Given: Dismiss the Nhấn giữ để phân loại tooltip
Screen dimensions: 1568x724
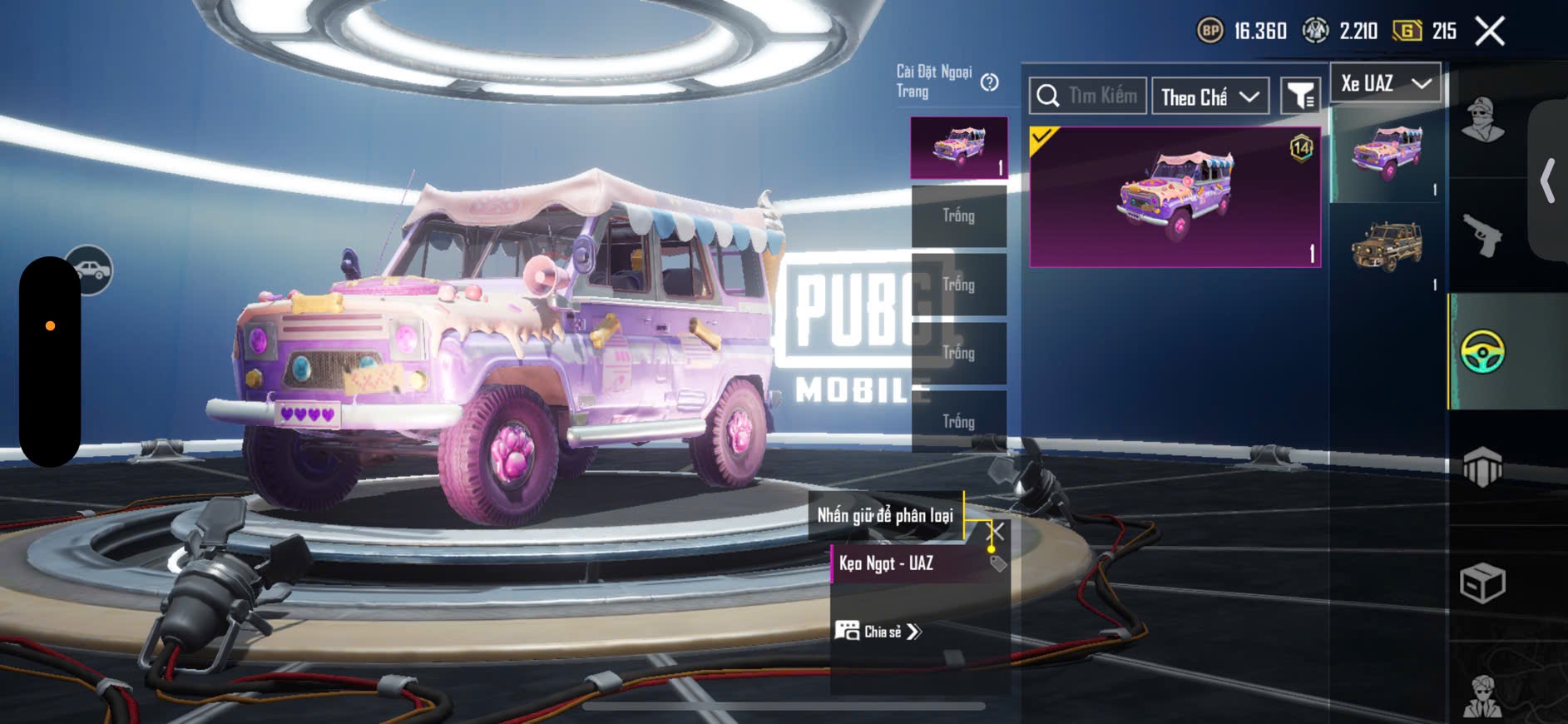Looking at the screenshot, I should tap(996, 531).
